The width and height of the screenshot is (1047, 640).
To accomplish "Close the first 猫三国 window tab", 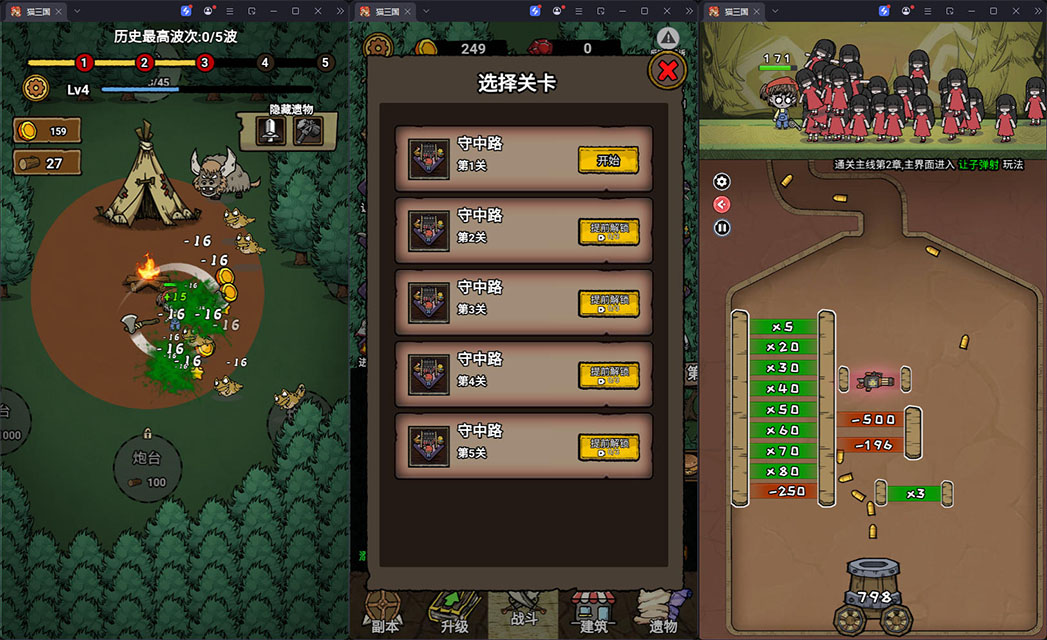I will point(59,11).
